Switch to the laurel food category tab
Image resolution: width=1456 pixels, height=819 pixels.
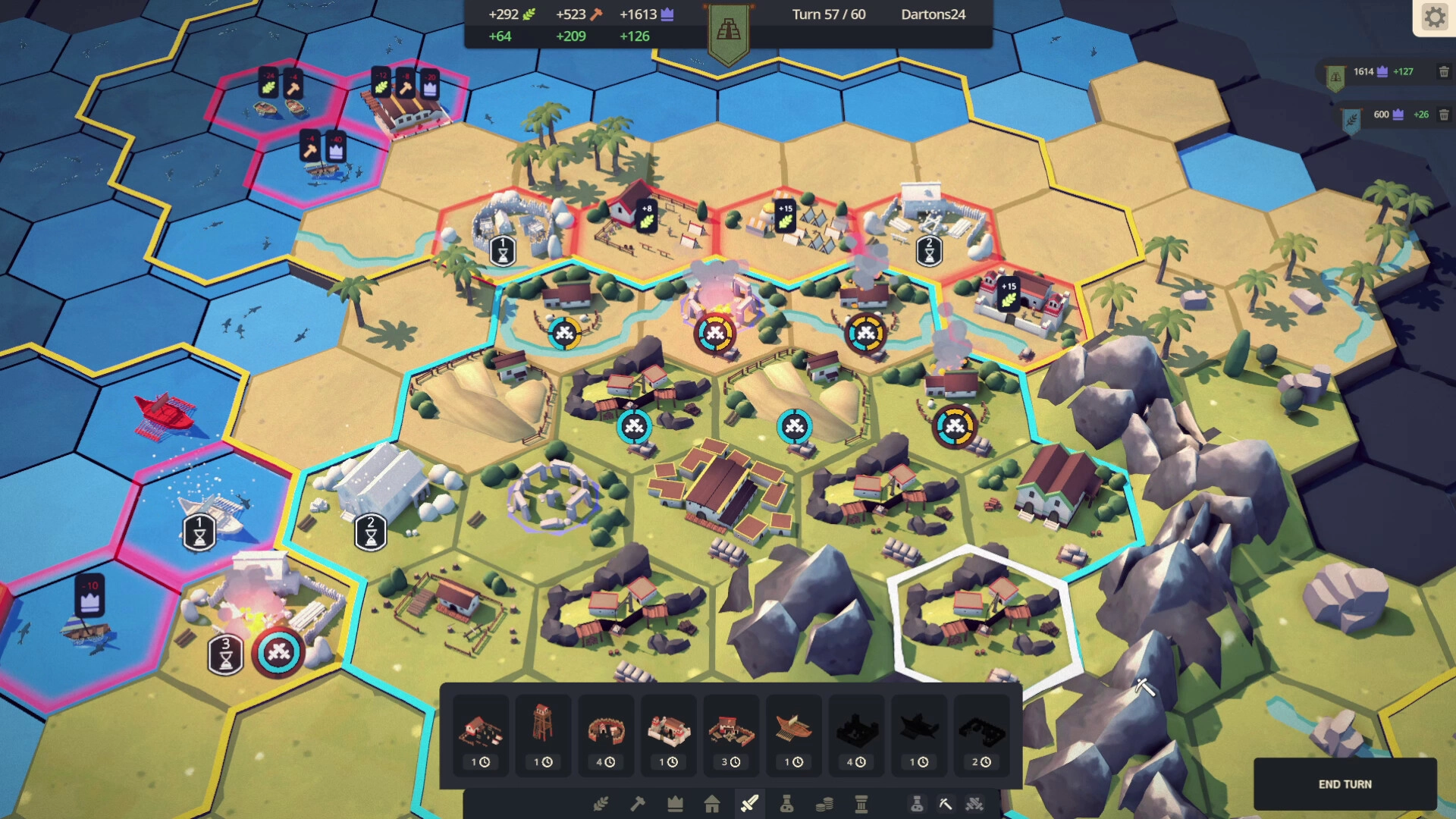coord(601,804)
